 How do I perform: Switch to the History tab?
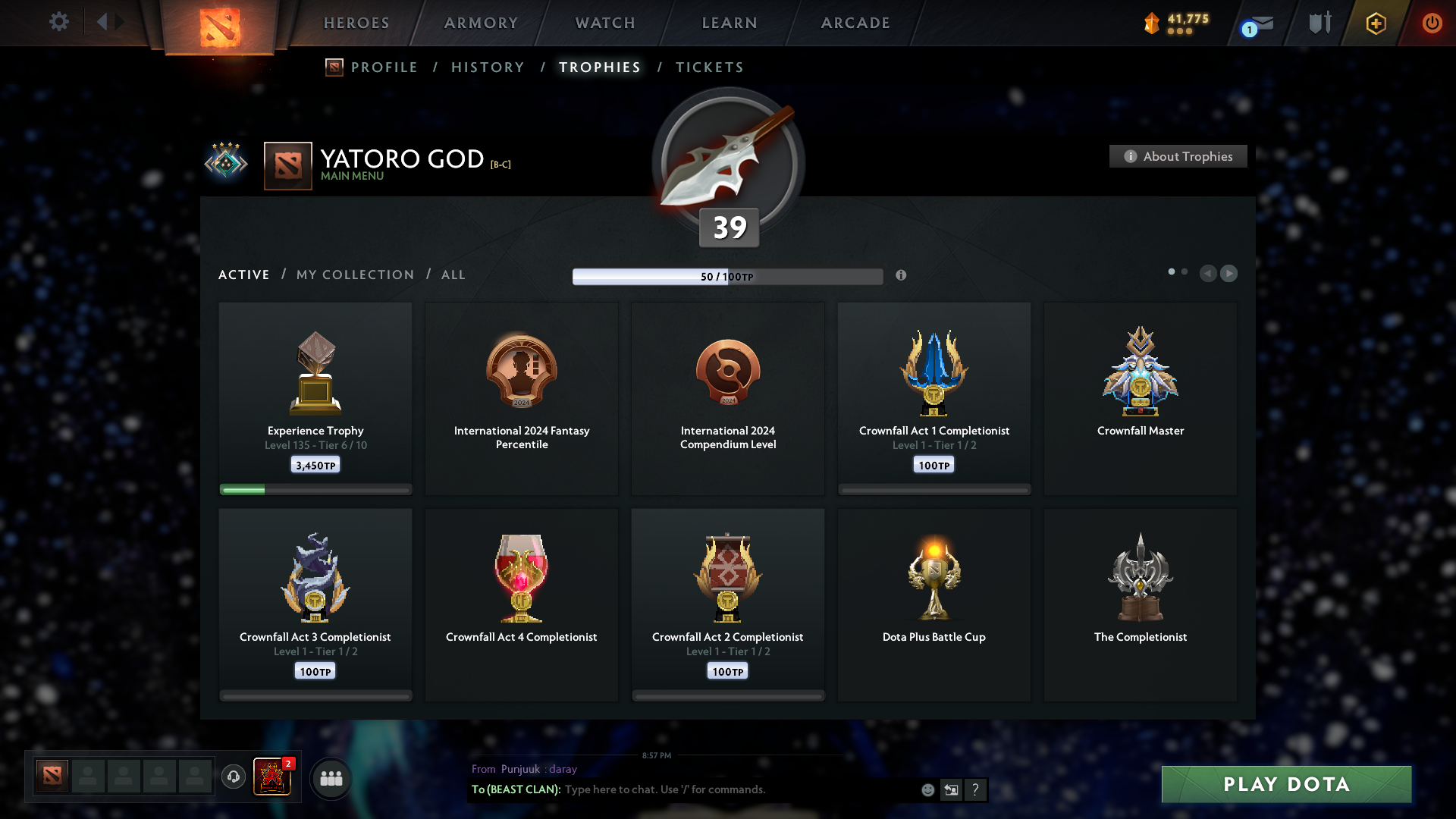[488, 67]
